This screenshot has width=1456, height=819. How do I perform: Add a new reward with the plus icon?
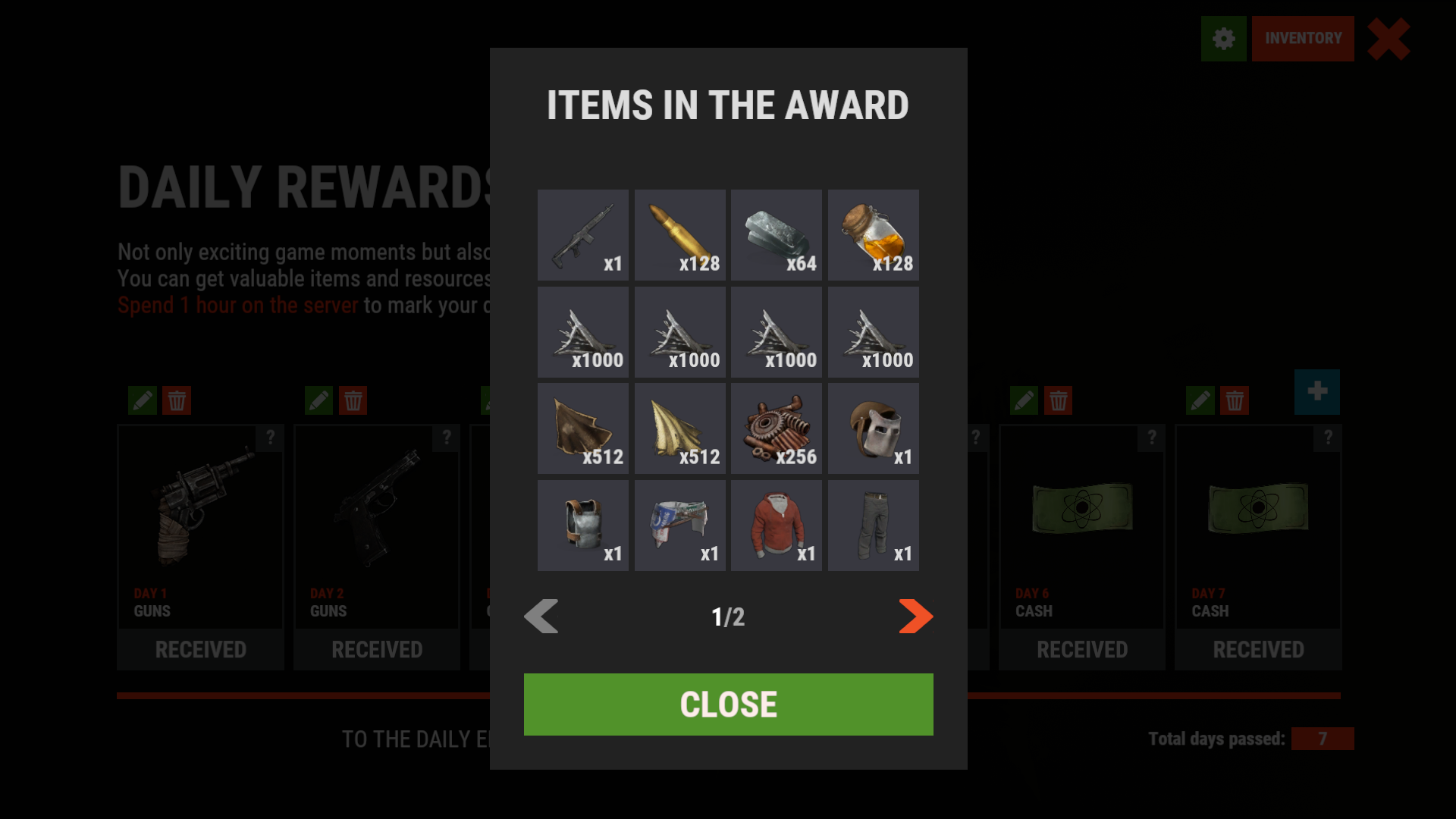pyautogui.click(x=1317, y=392)
